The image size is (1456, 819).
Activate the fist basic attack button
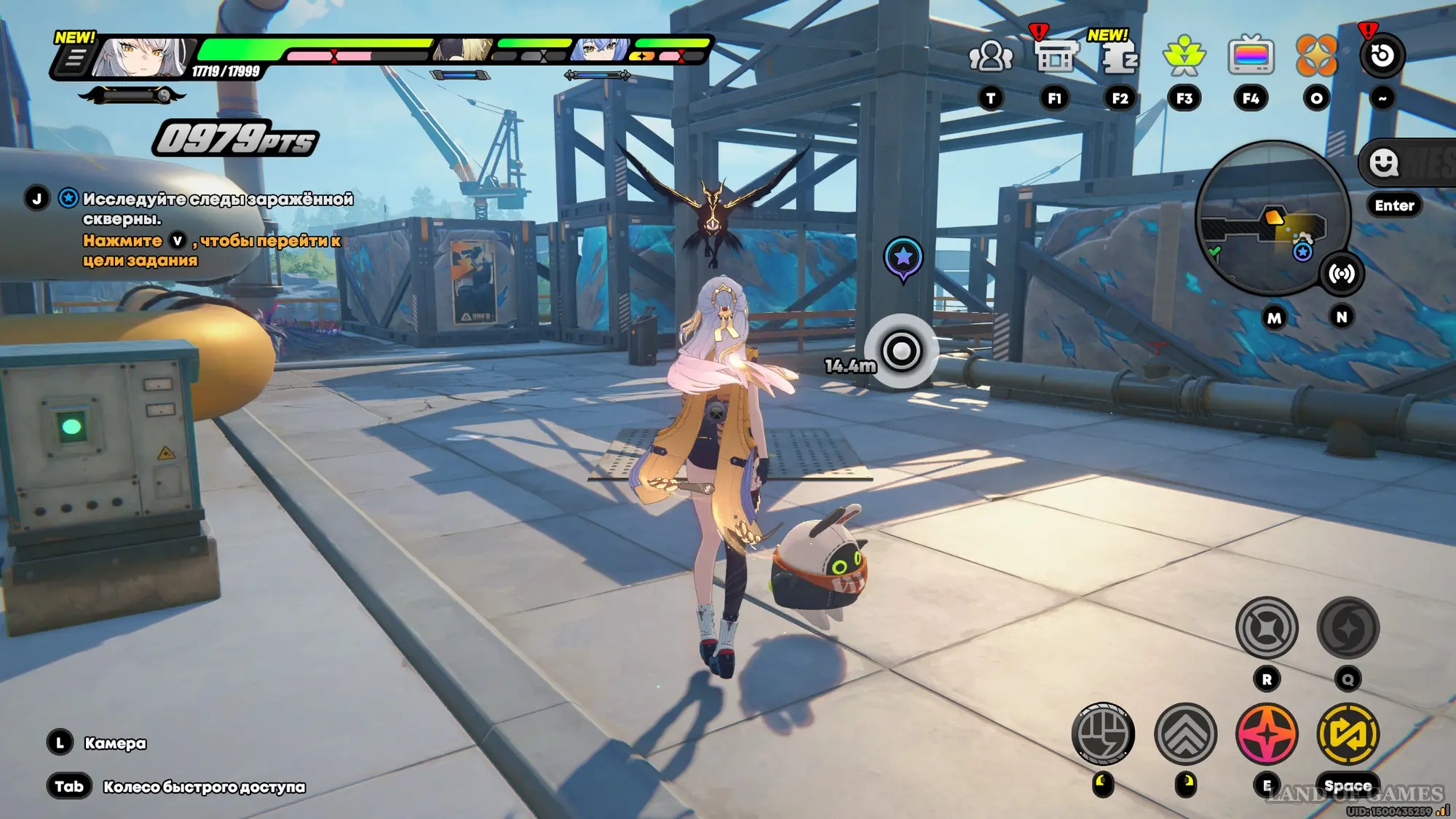(1103, 734)
